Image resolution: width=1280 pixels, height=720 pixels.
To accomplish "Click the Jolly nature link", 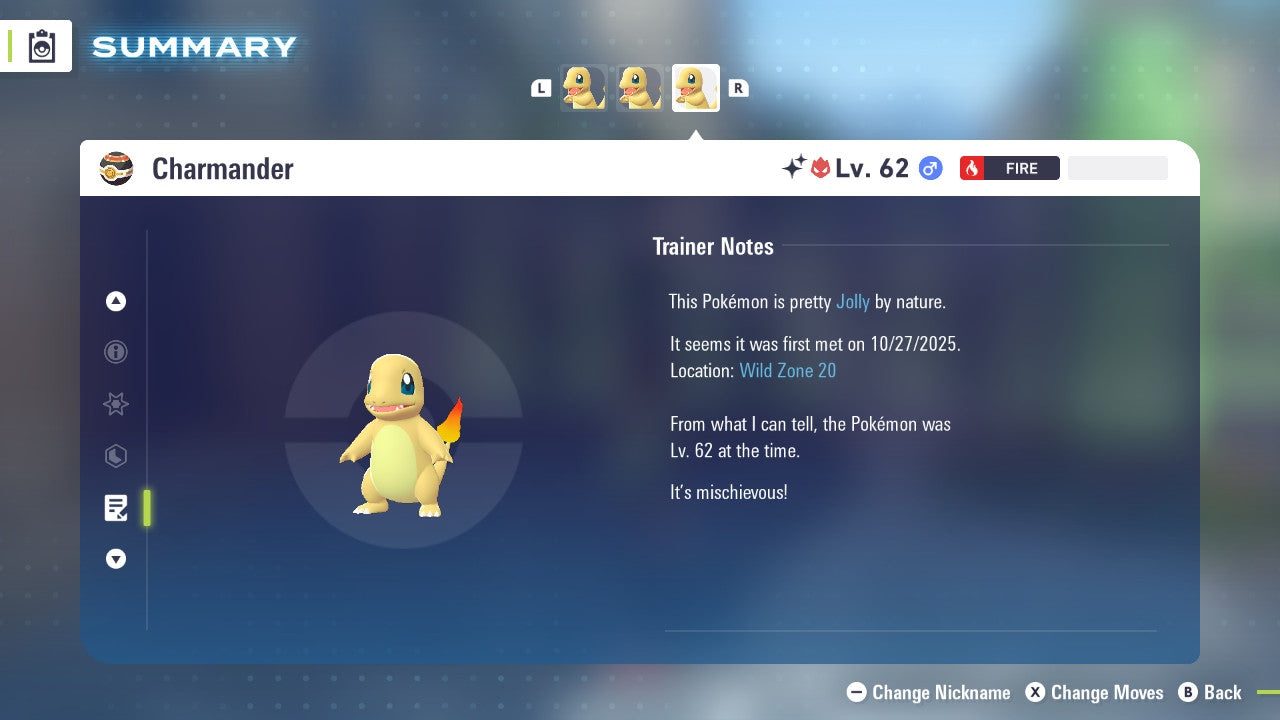I will coord(853,301).
